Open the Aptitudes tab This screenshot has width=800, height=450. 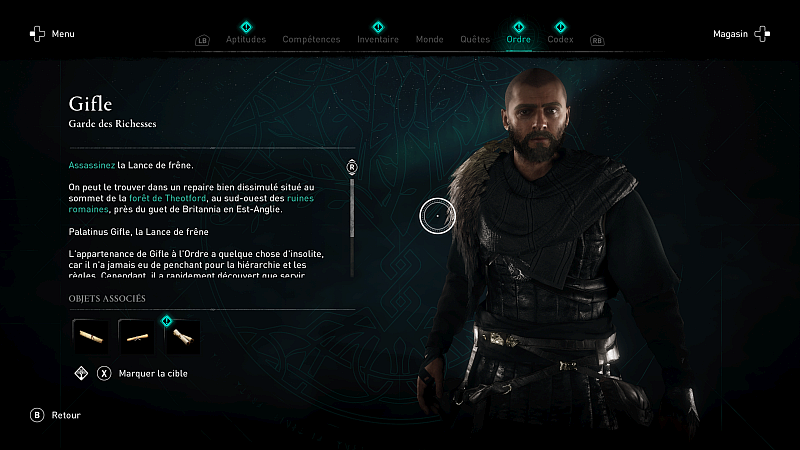coord(246,40)
